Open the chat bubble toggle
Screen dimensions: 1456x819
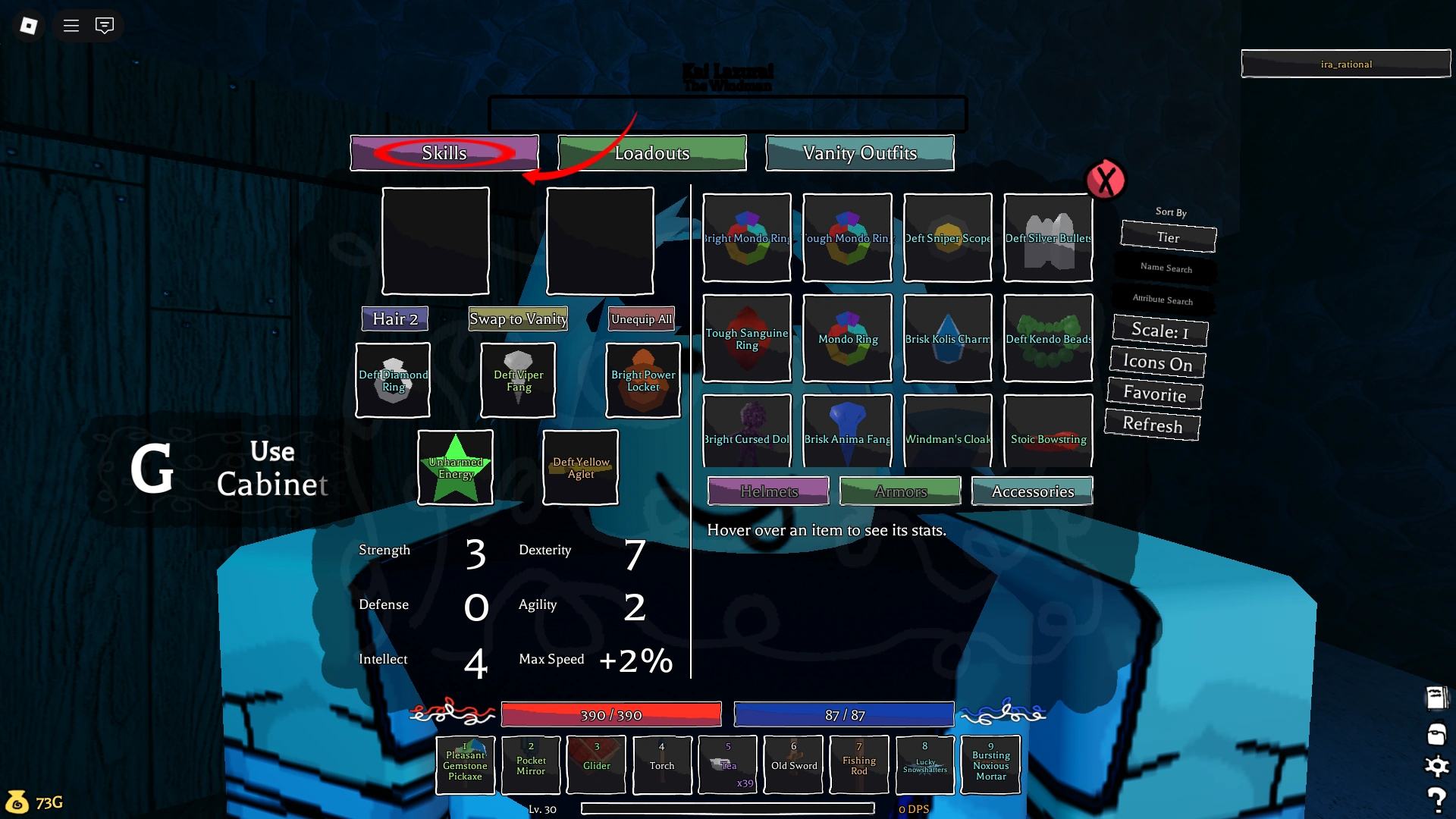tap(104, 25)
